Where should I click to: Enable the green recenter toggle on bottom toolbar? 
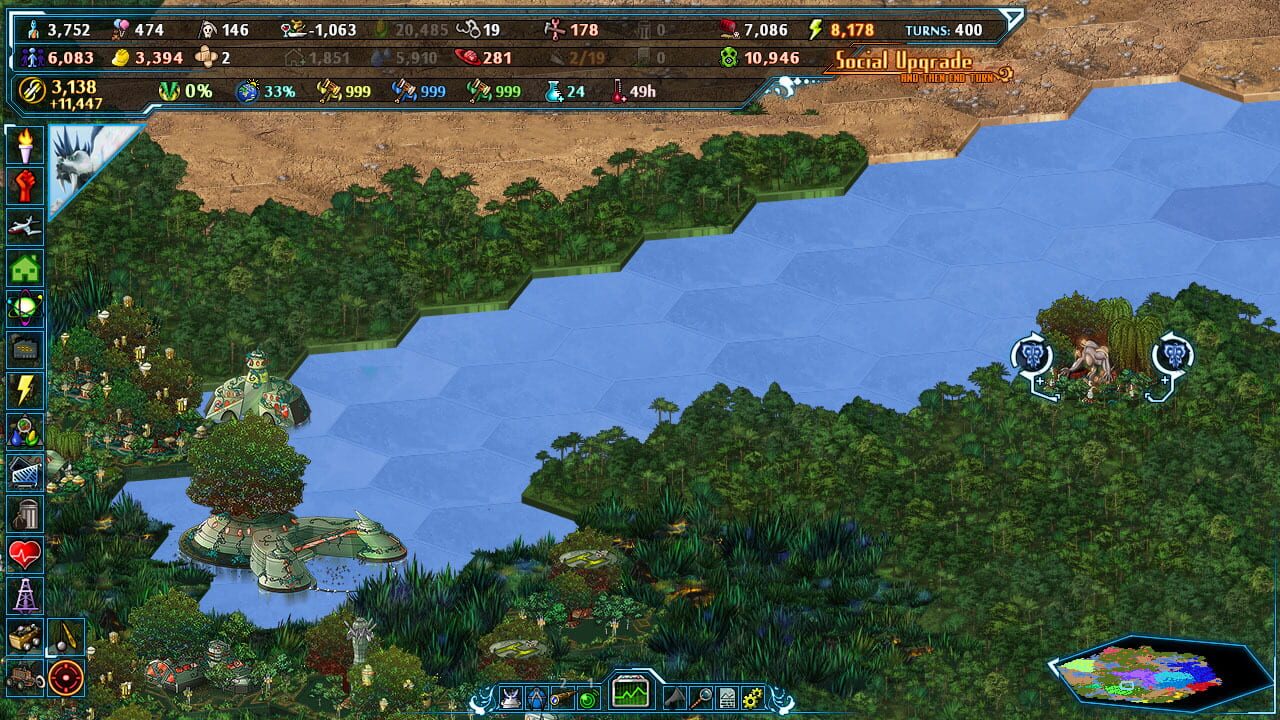[x=588, y=696]
